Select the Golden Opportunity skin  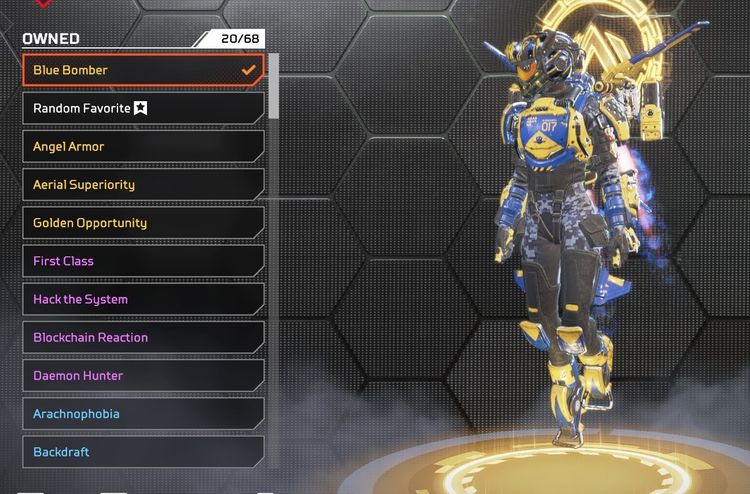[x=143, y=223]
